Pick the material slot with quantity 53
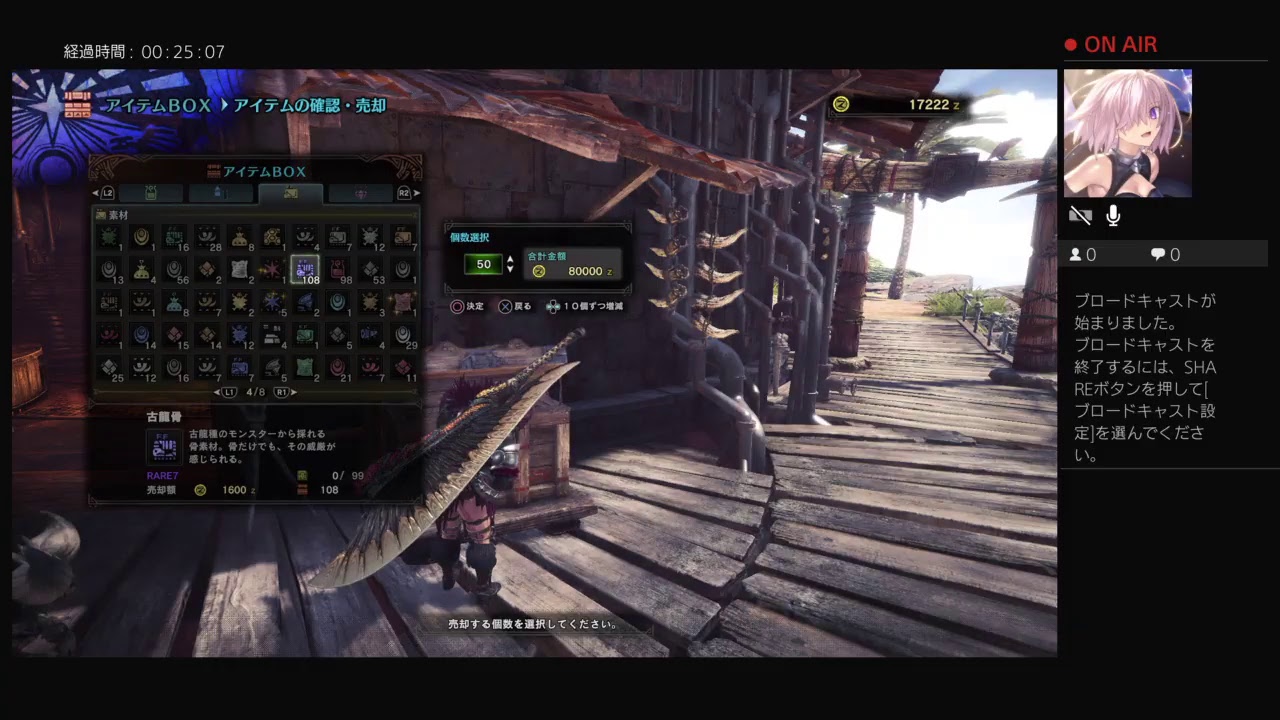This screenshot has height=720, width=1280. click(371, 268)
